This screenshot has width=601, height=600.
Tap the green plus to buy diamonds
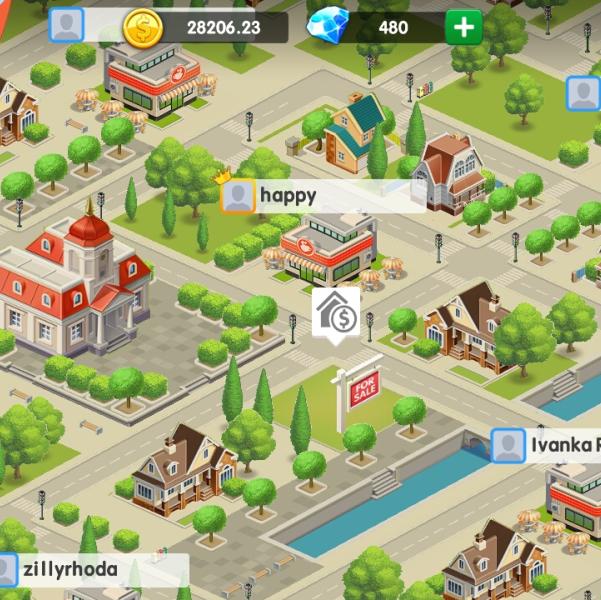pyautogui.click(x=464, y=27)
